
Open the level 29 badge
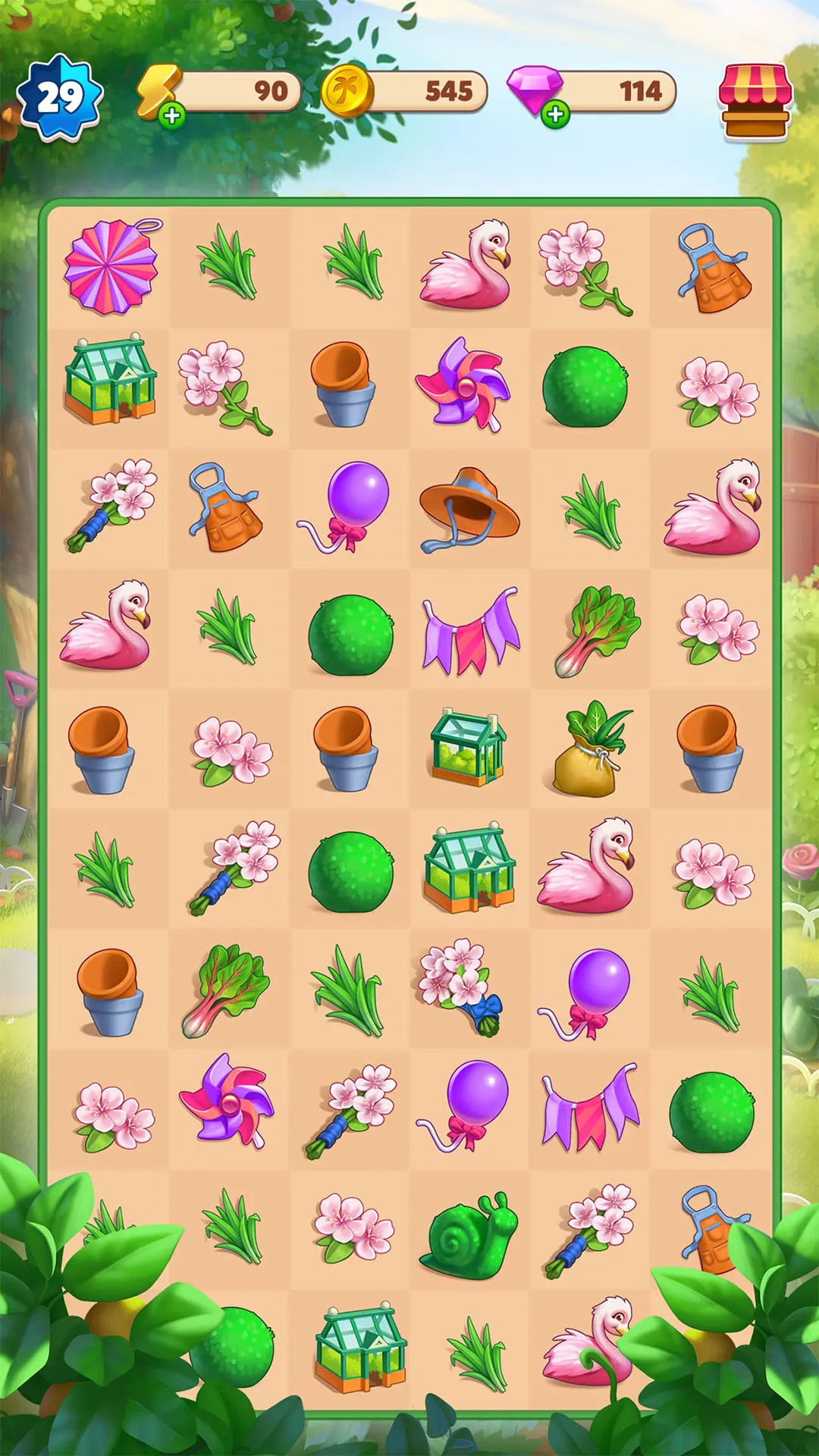tap(59, 98)
